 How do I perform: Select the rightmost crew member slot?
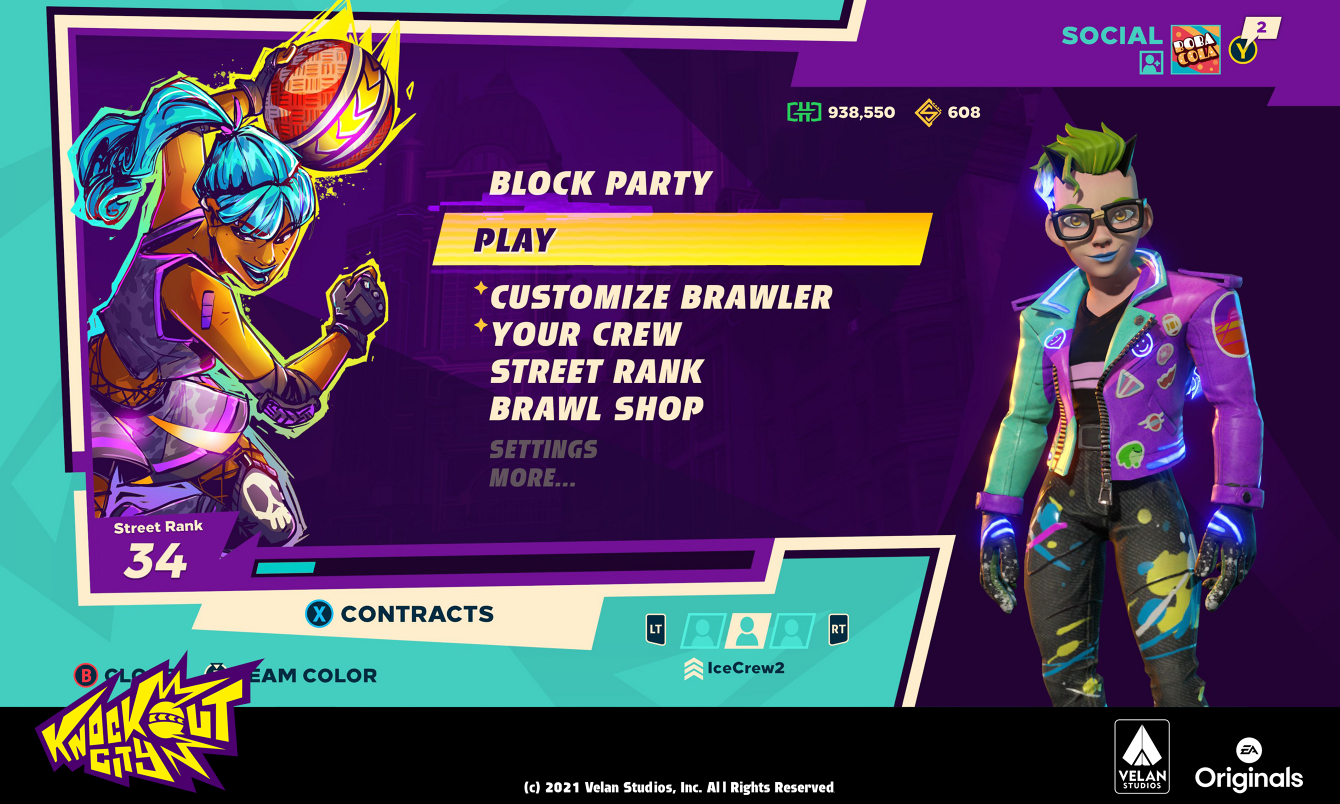(789, 630)
